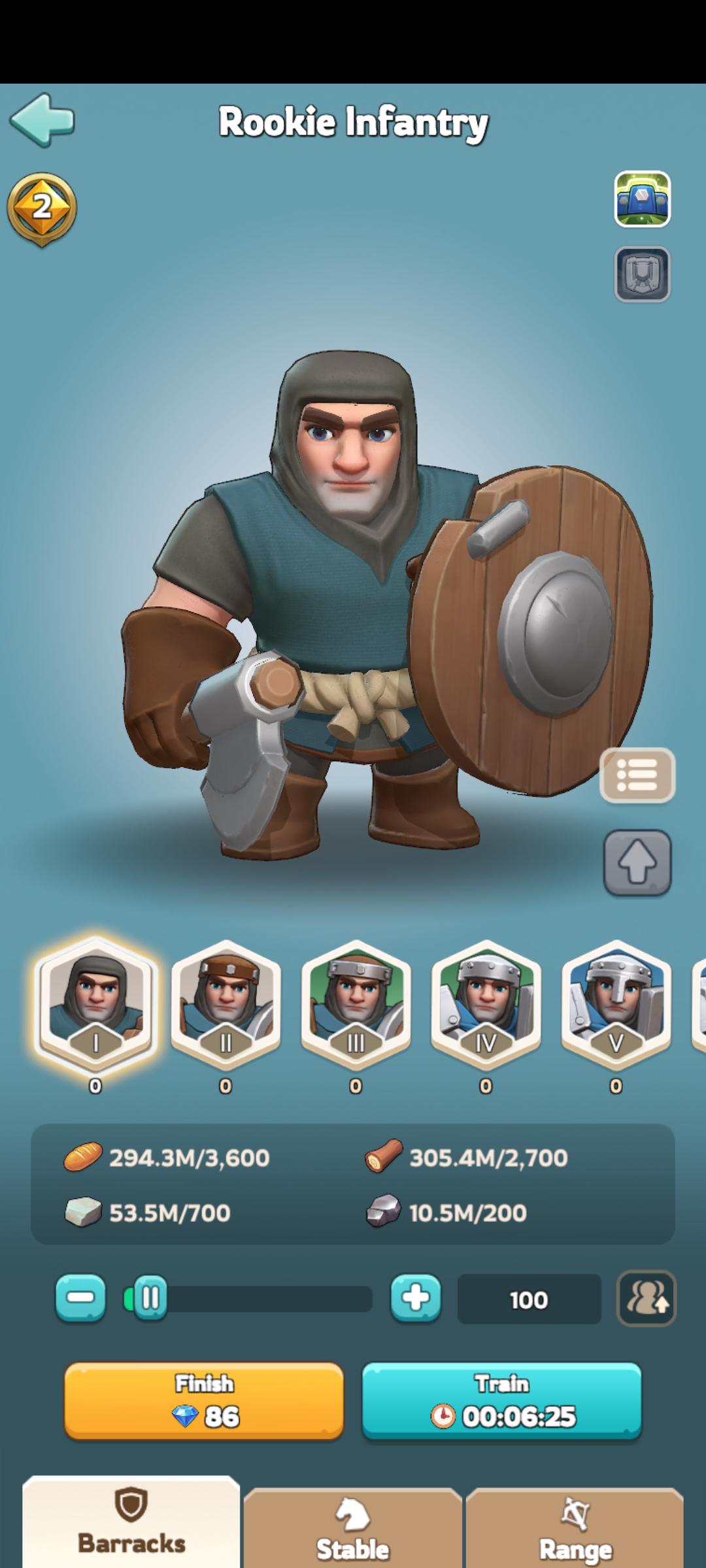Edit the troop amount field showing 100

(529, 1299)
